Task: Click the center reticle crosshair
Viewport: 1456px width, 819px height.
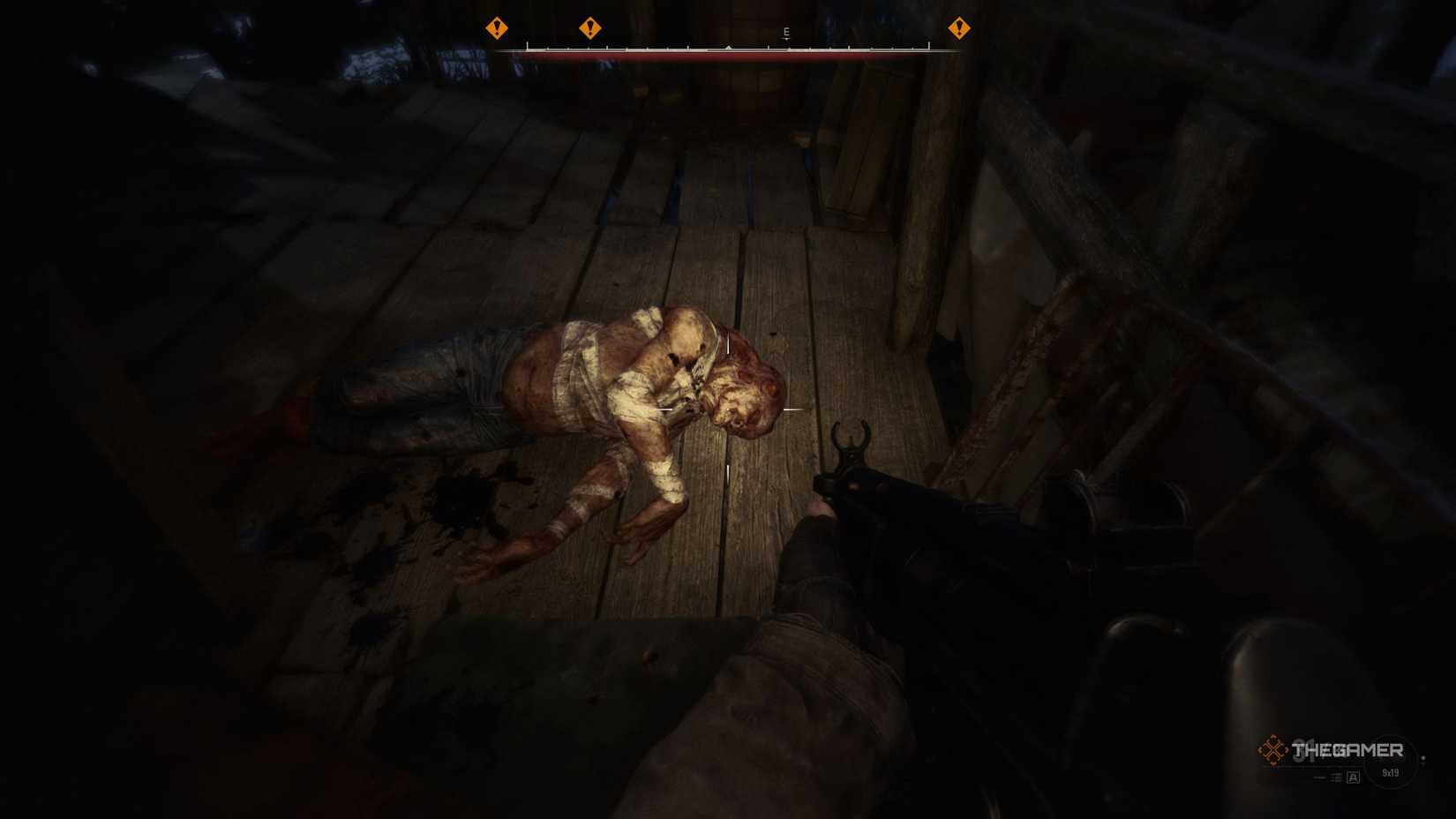Action: point(727,409)
